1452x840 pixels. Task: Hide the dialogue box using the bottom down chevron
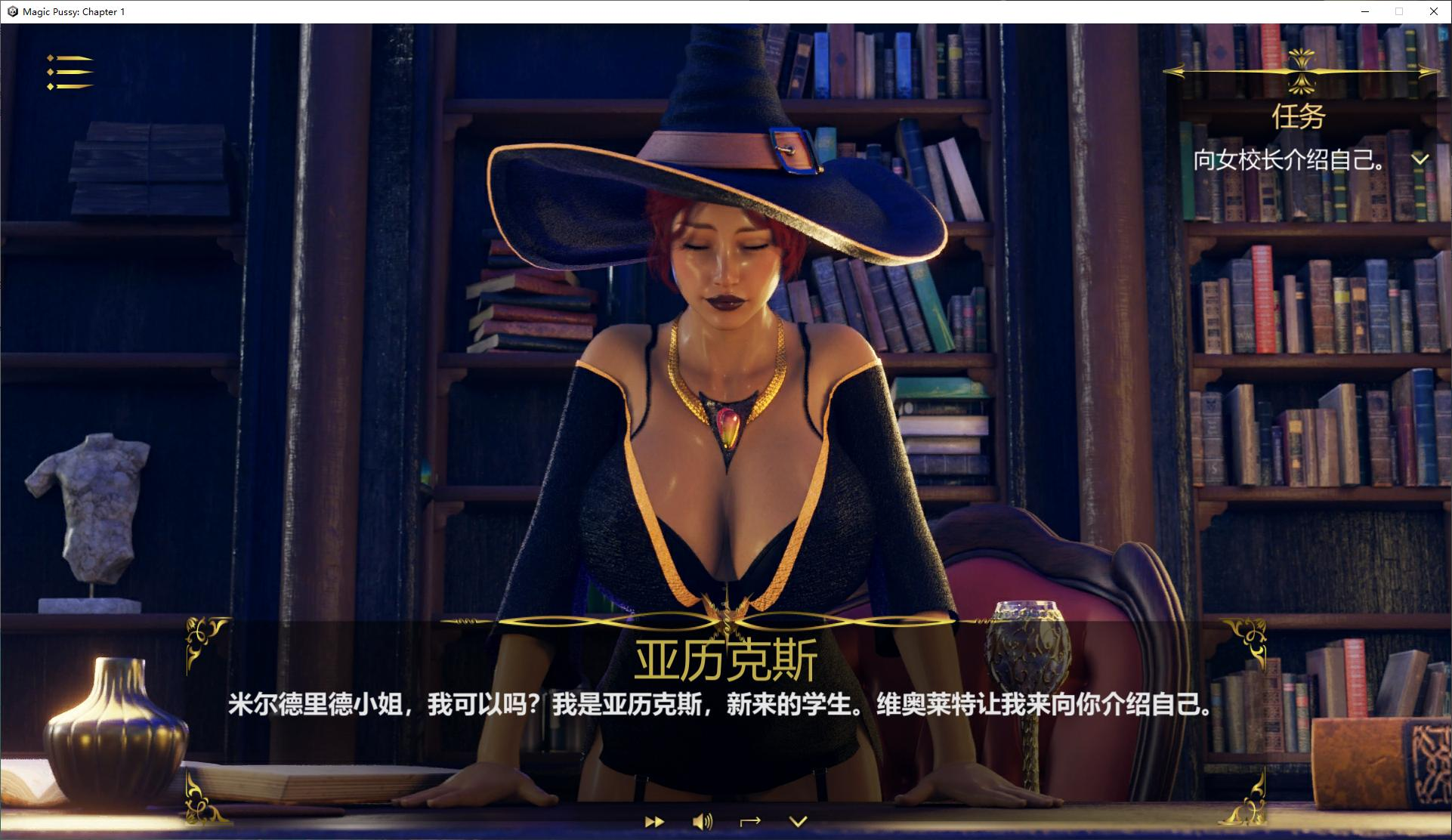(799, 821)
